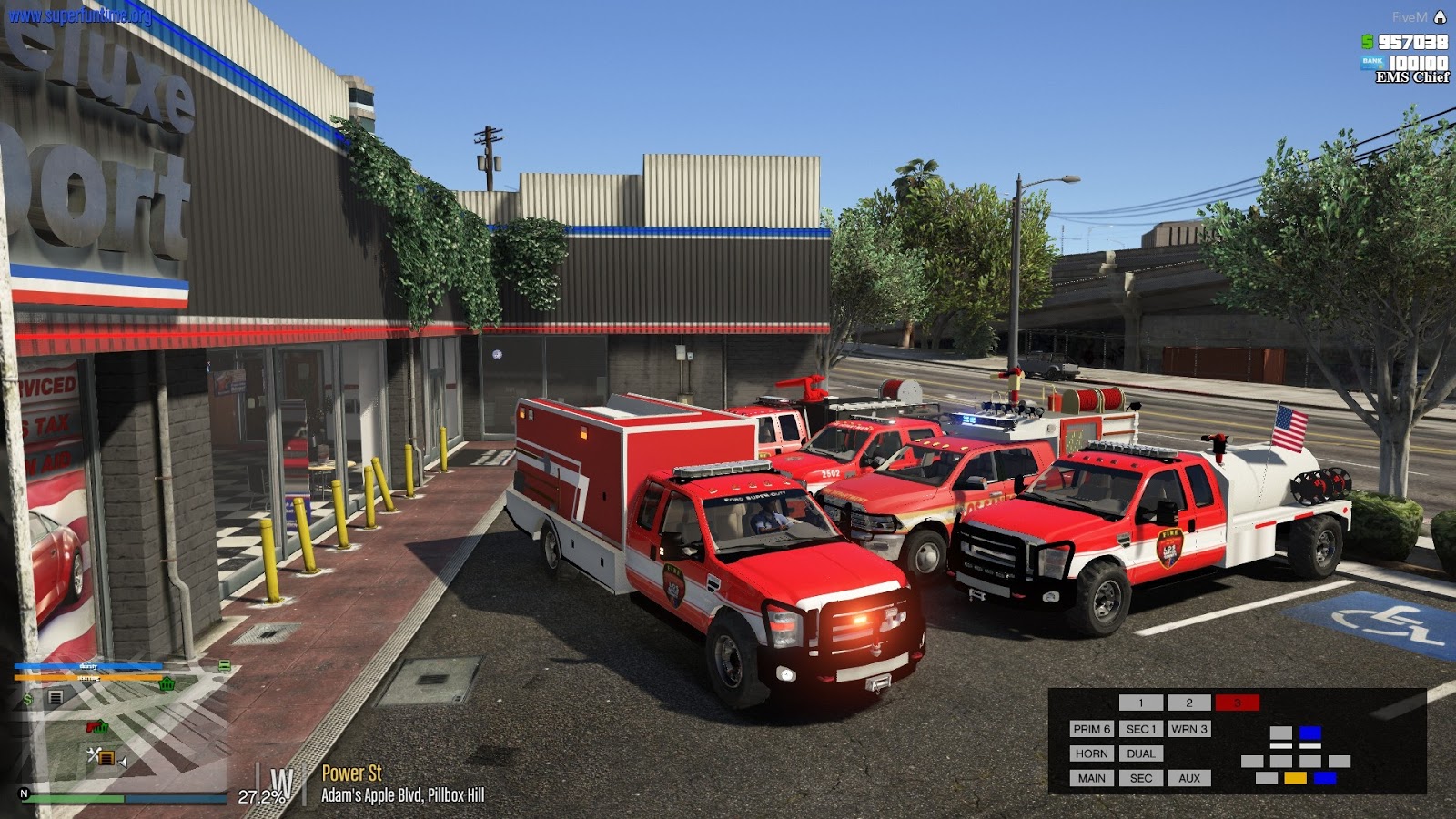Click the dollar sign blip on the minimap
The width and height of the screenshot is (1456, 819).
coord(26,698)
